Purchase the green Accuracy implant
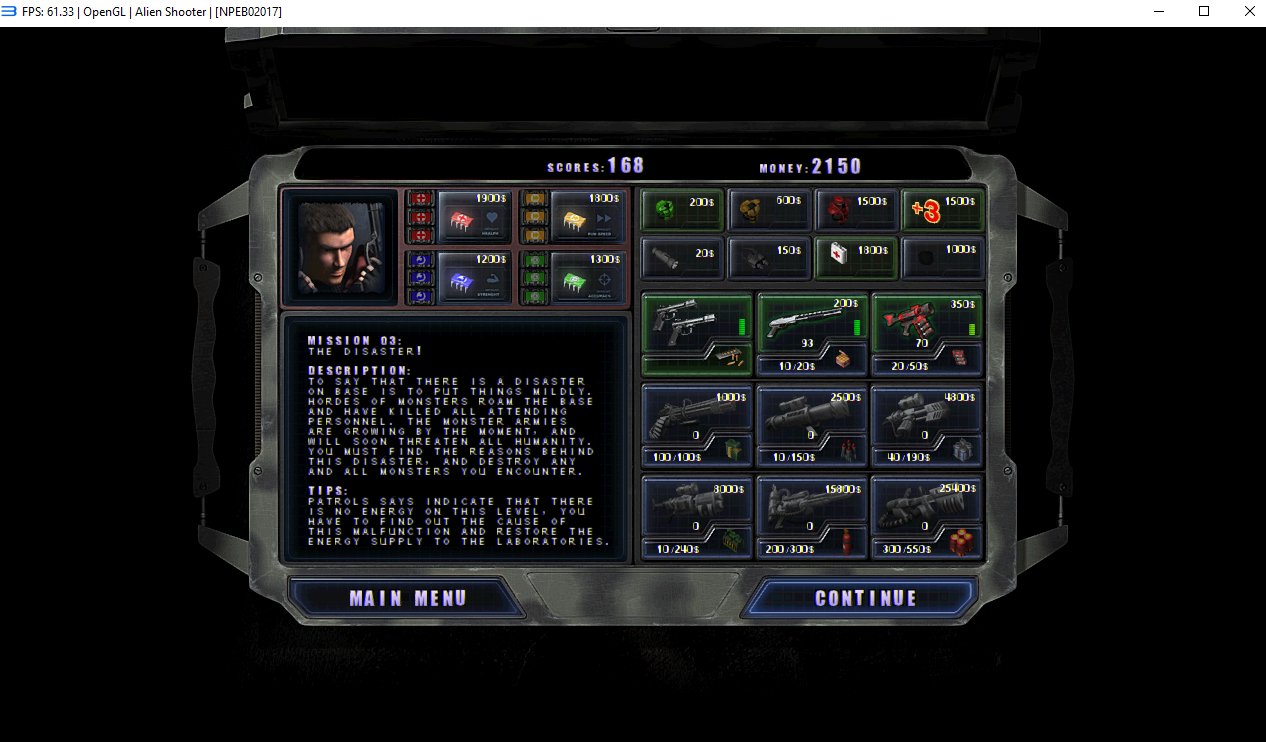The width and height of the screenshot is (1266, 742). (x=587, y=277)
